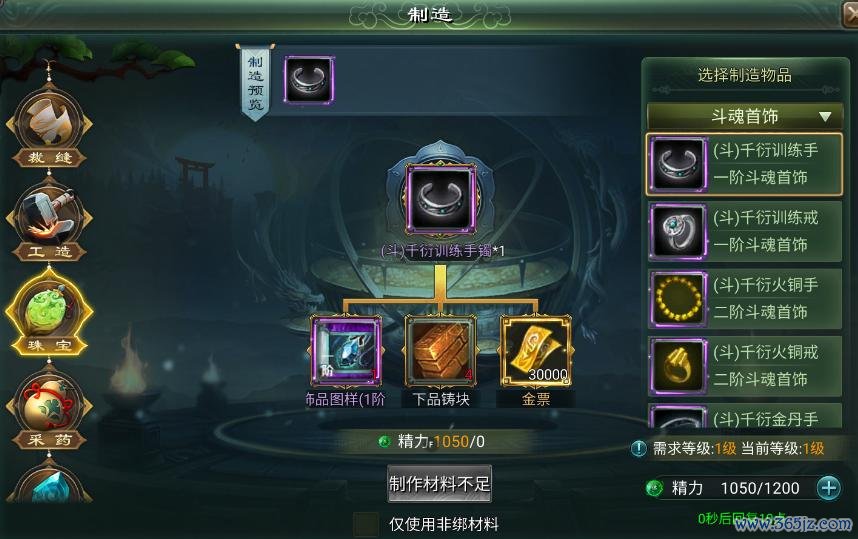Viewport: 858px width, 539px height.
Task: Pick the (斗)千衍火铜戒 gold ring recipe
Action: coord(744,365)
